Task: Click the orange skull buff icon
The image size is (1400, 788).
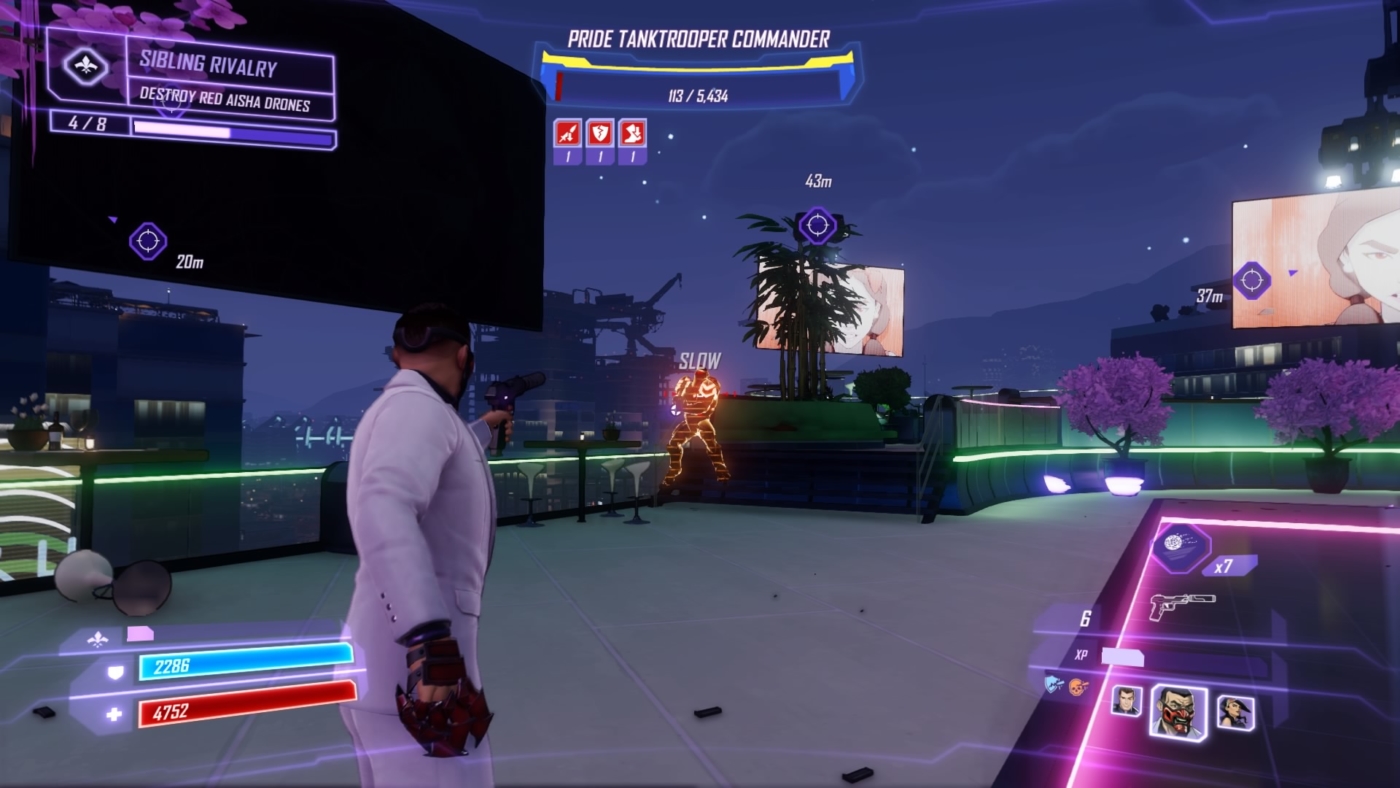Action: click(x=1077, y=684)
